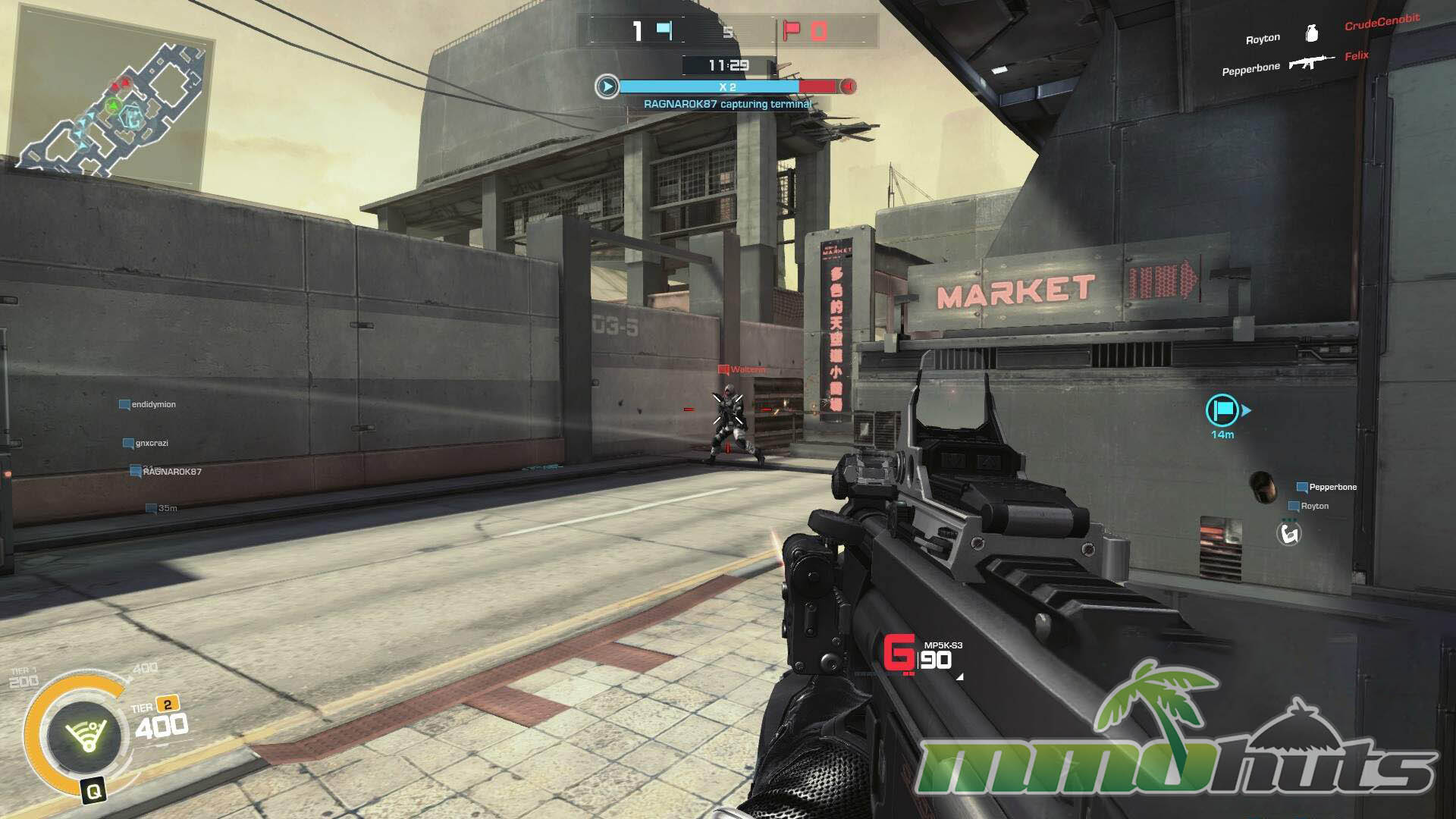Click the grenade icon in the kill feed
1456x819 pixels.
[1312, 33]
